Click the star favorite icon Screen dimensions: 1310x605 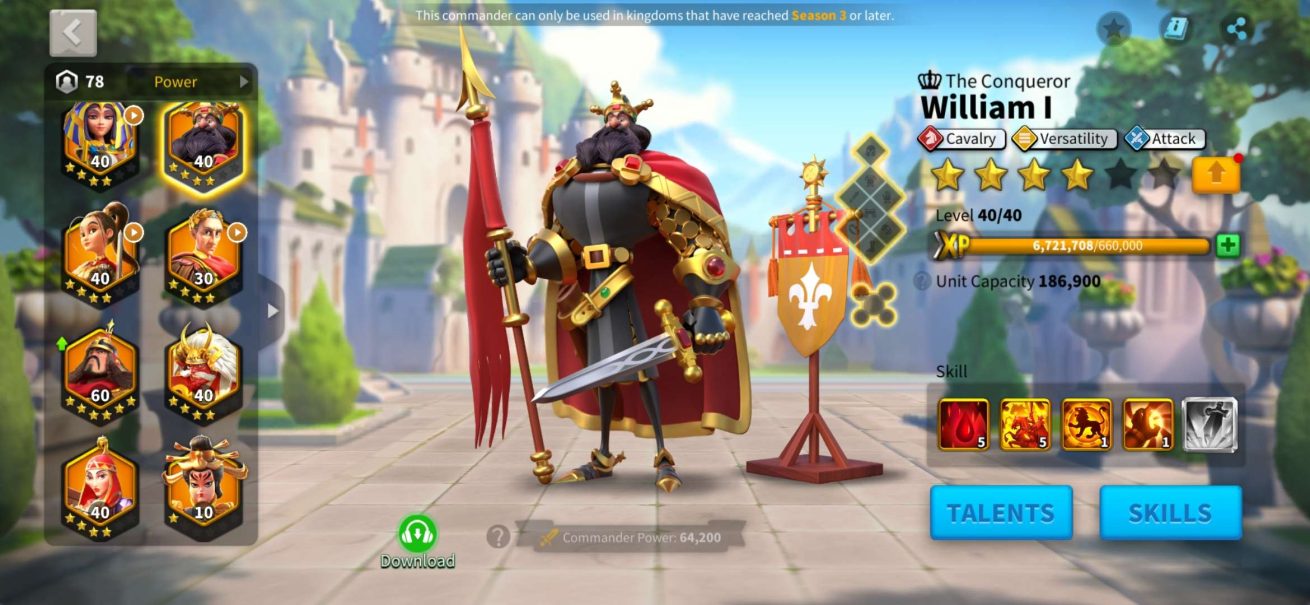tap(1113, 29)
